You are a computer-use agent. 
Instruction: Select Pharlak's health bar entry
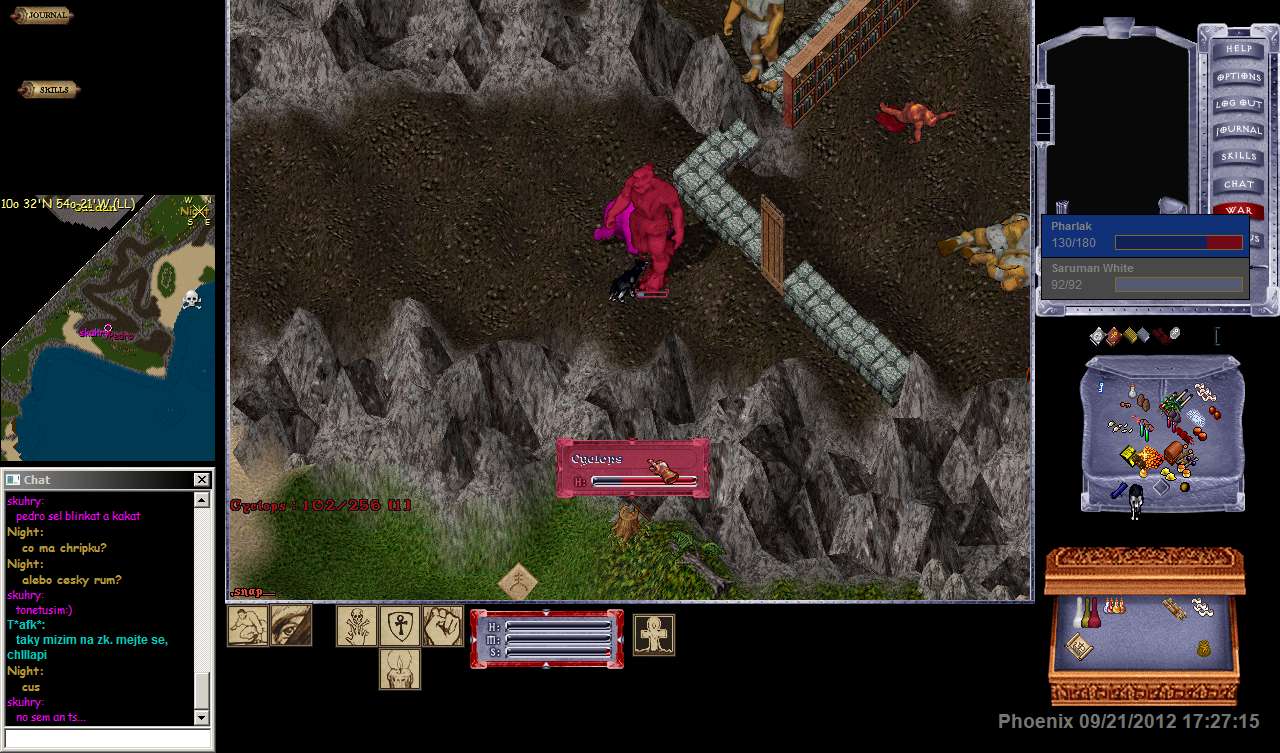[x=1145, y=236]
